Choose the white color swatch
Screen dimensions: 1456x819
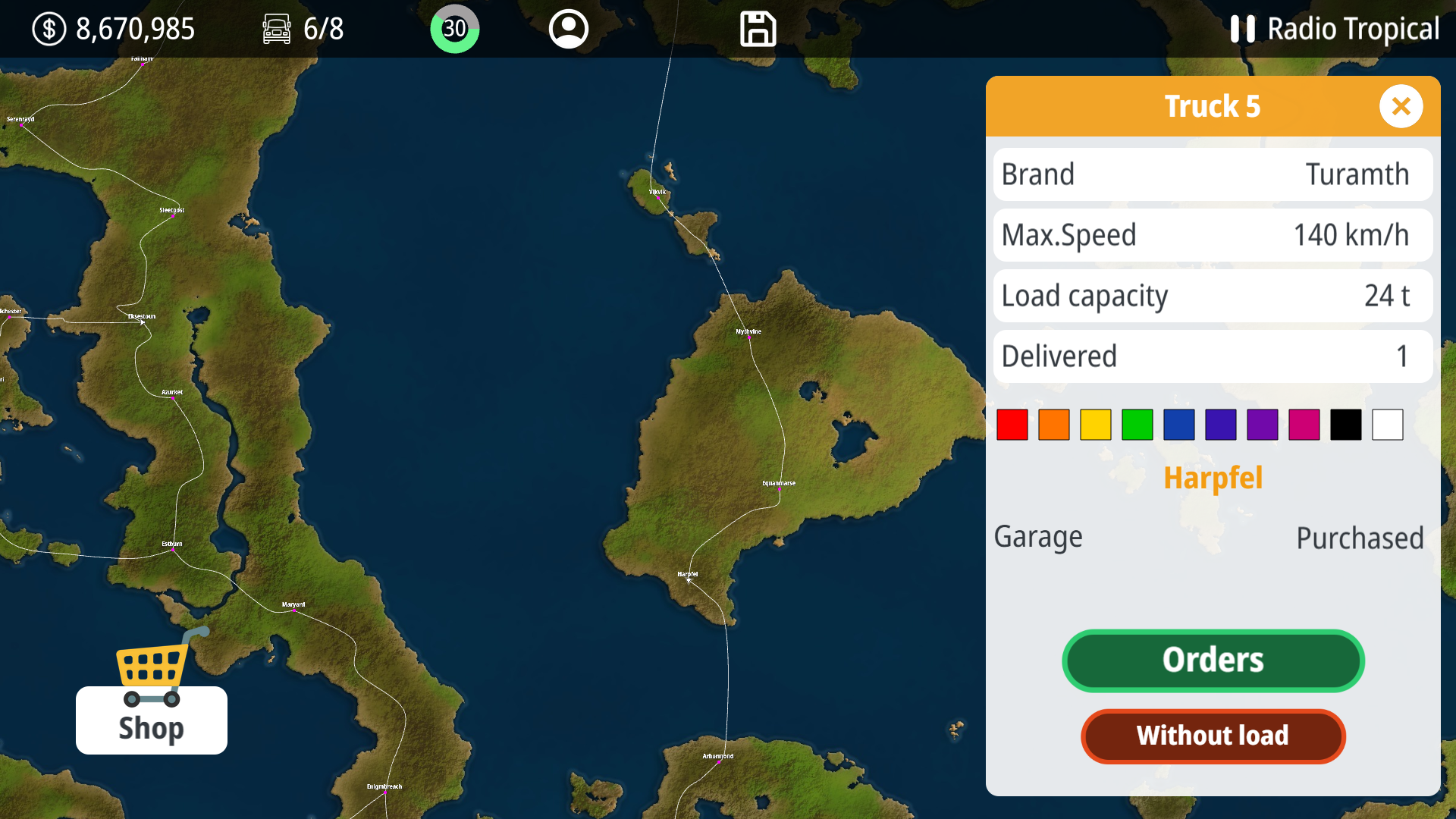pos(1387,424)
